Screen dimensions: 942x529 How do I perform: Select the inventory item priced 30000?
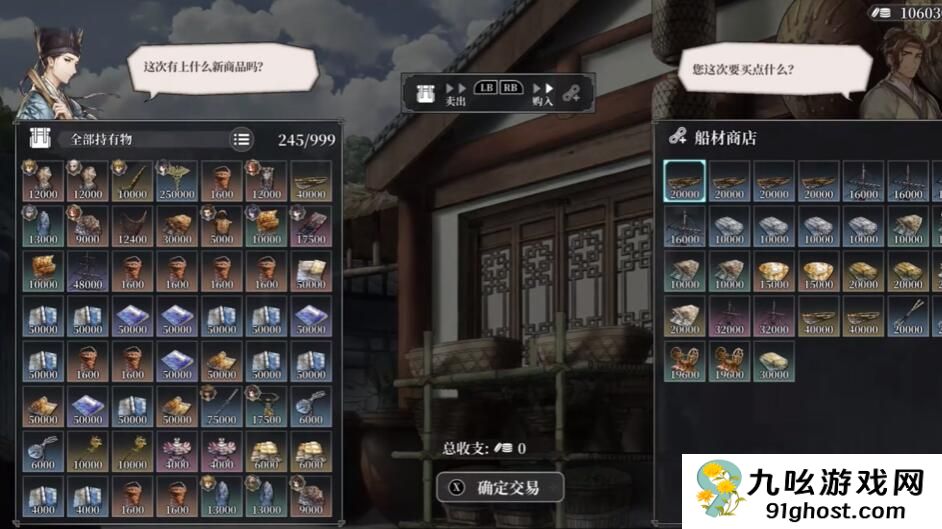(176, 226)
